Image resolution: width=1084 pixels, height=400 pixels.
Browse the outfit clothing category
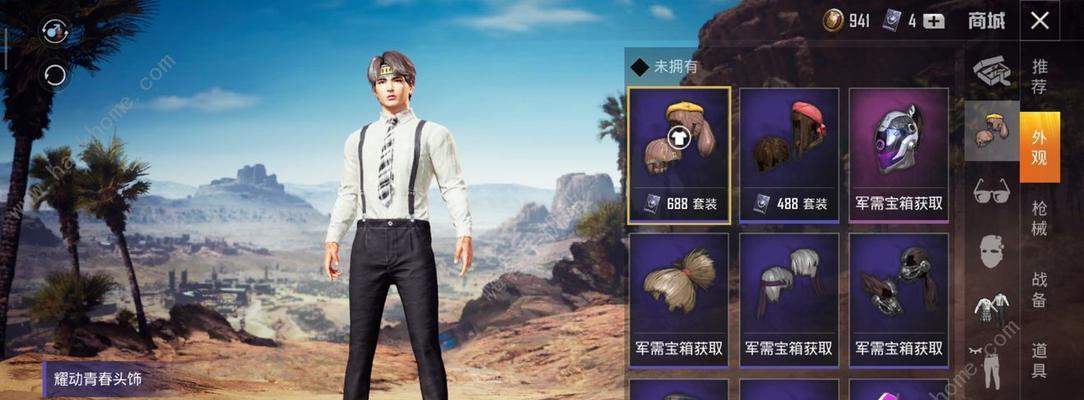(x=991, y=308)
